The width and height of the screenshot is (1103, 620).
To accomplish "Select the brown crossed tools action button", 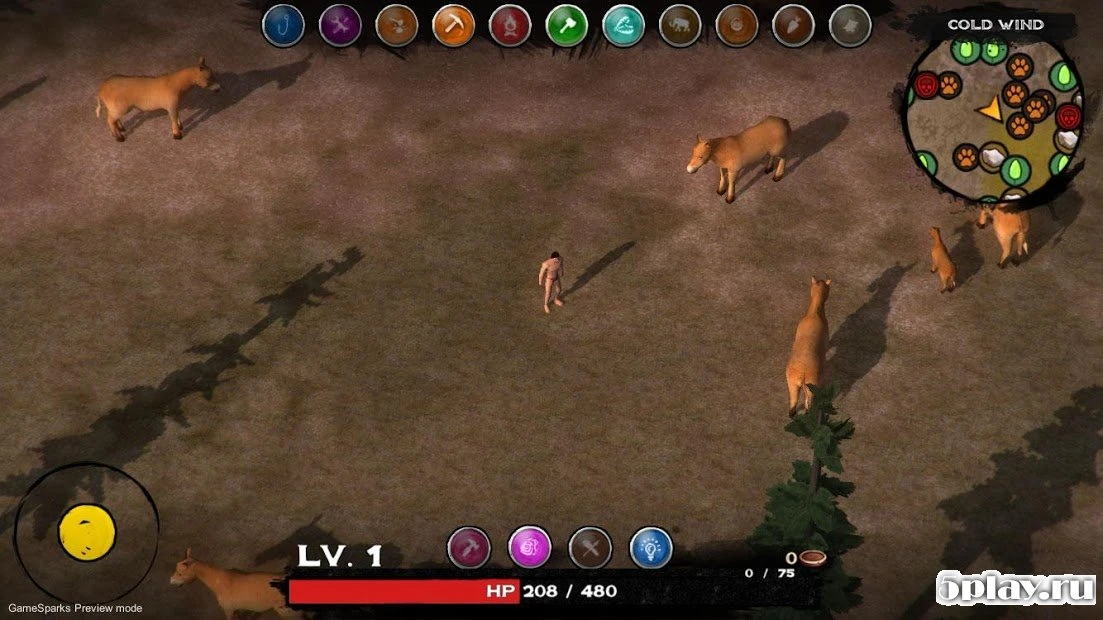I will coord(590,547).
